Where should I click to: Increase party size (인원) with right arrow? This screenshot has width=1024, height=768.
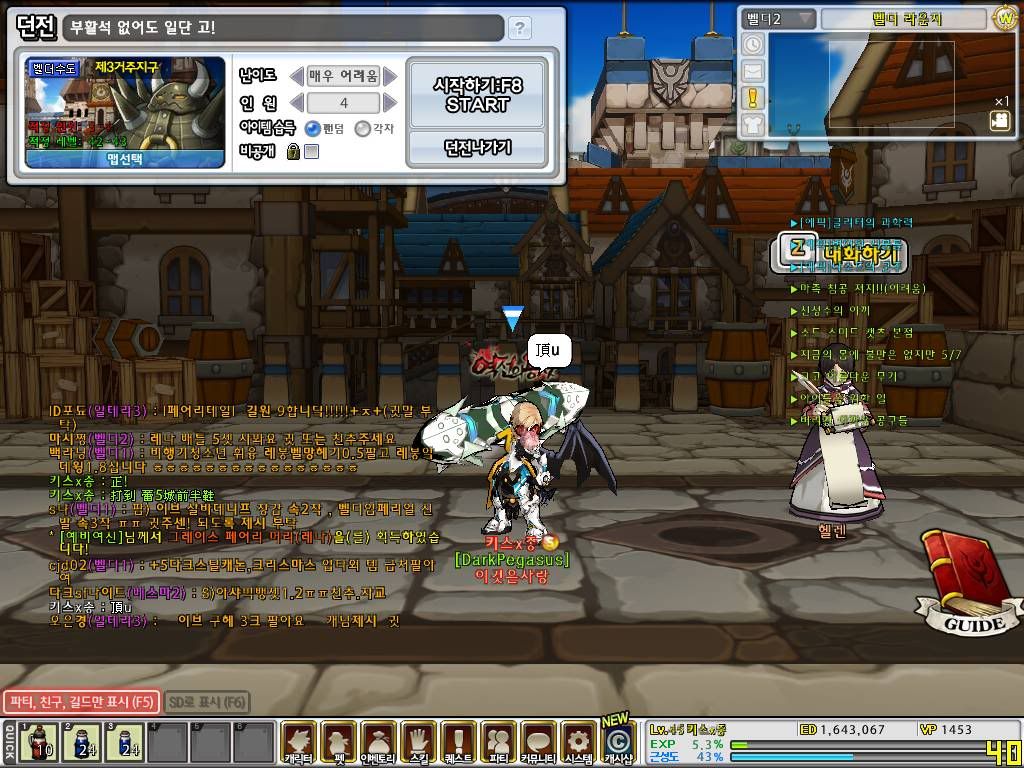coord(390,103)
